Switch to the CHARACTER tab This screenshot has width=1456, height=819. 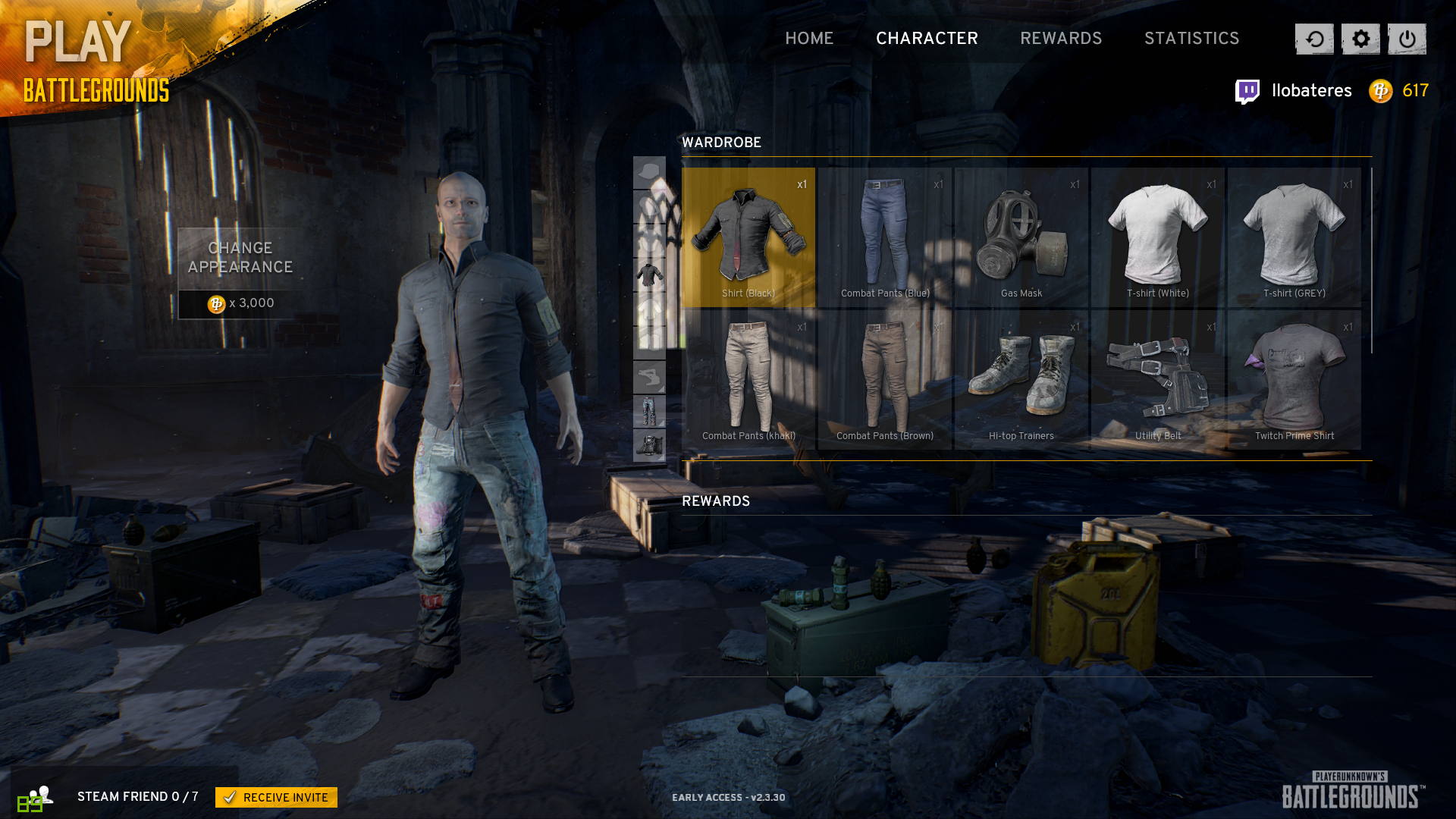point(927,39)
